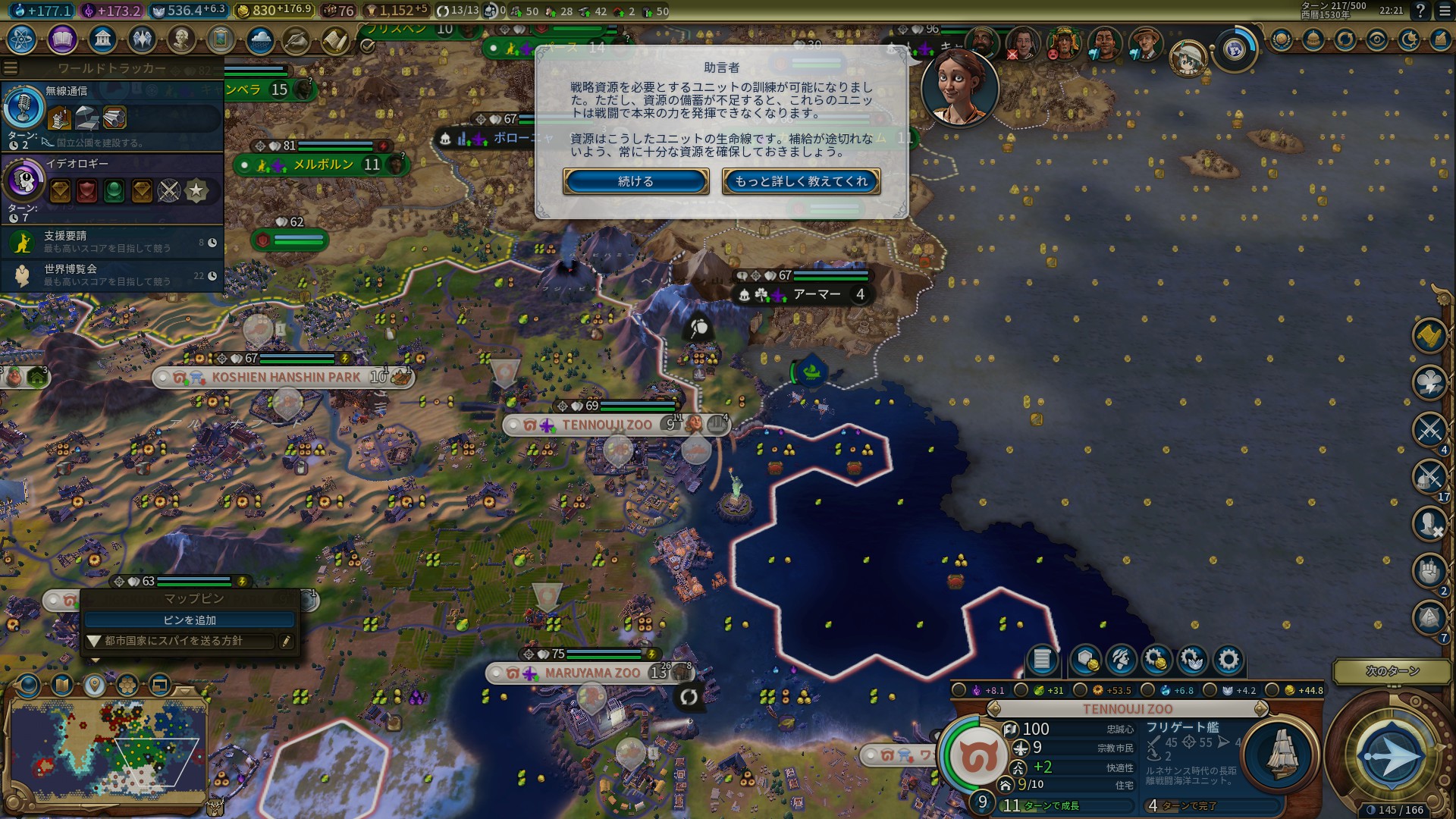This screenshot has width=1456, height=819.
Task: Open the game menu hamburger icon
Action: point(1442,11)
